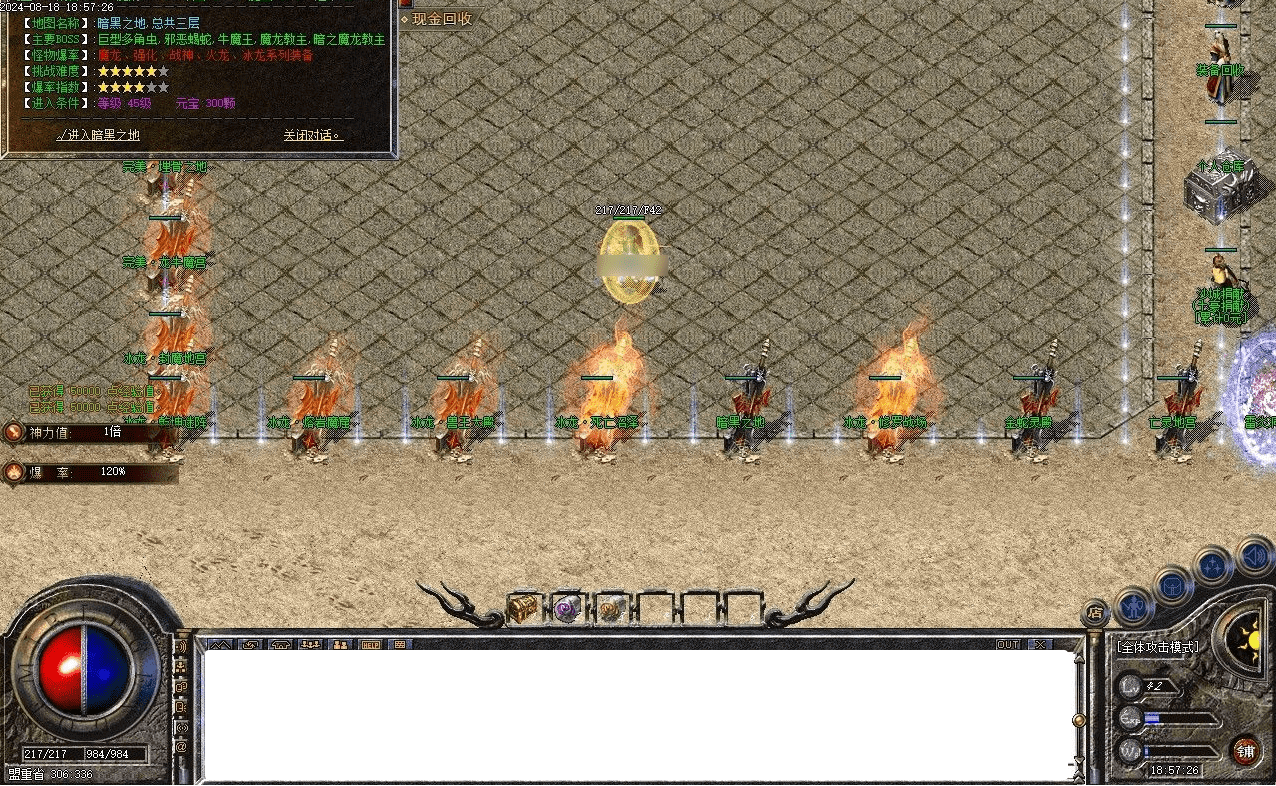
Task: Click the OUT button above the chat
Action: (x=1007, y=644)
